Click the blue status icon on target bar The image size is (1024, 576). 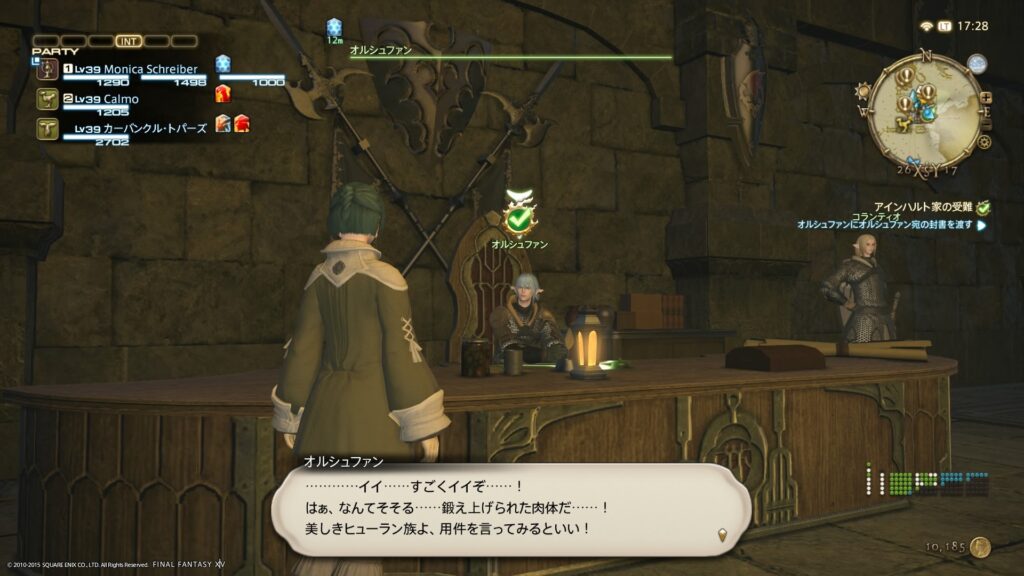[x=334, y=27]
